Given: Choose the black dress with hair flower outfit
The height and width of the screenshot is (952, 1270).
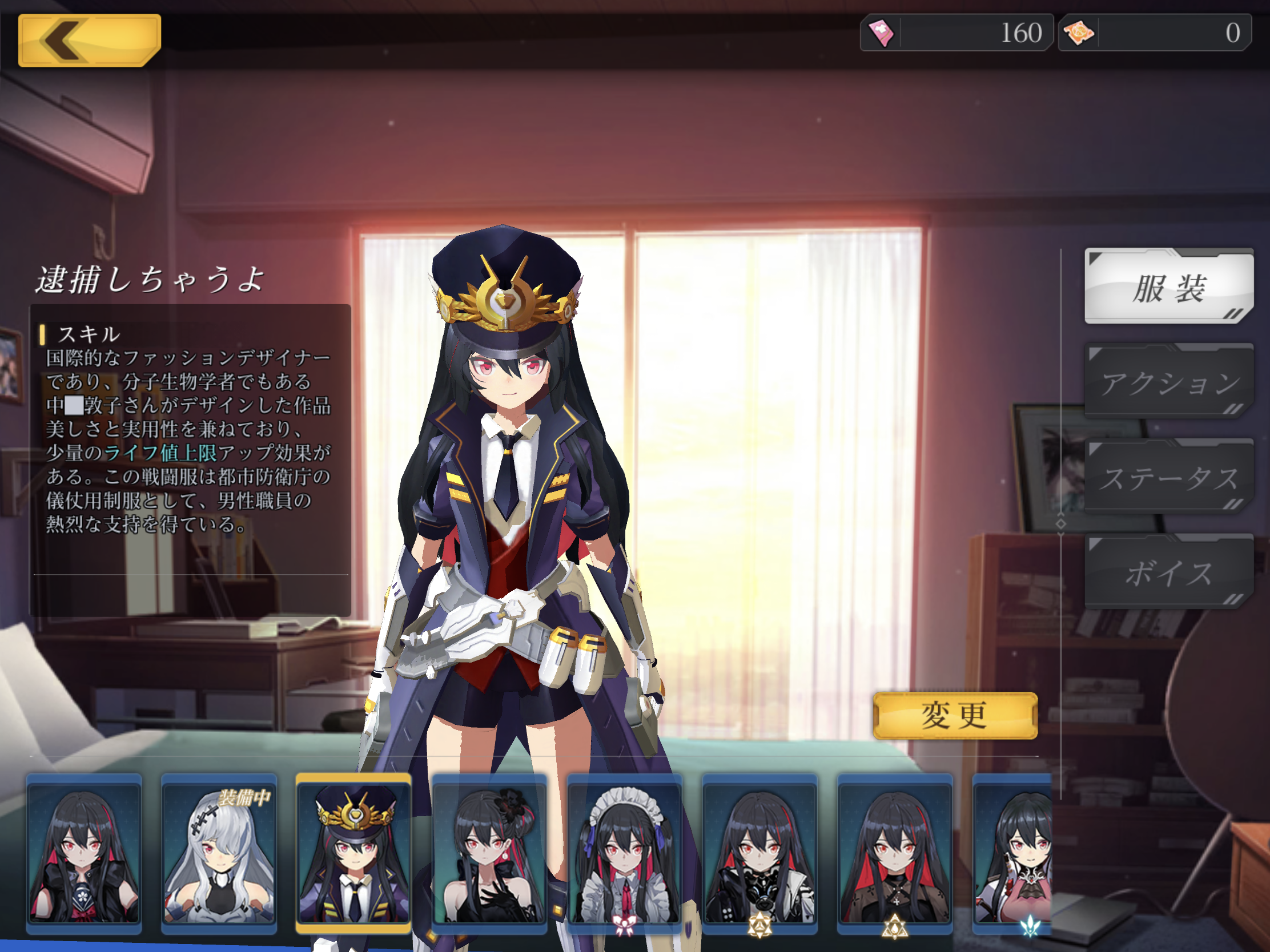Looking at the screenshot, I should pos(489,853).
